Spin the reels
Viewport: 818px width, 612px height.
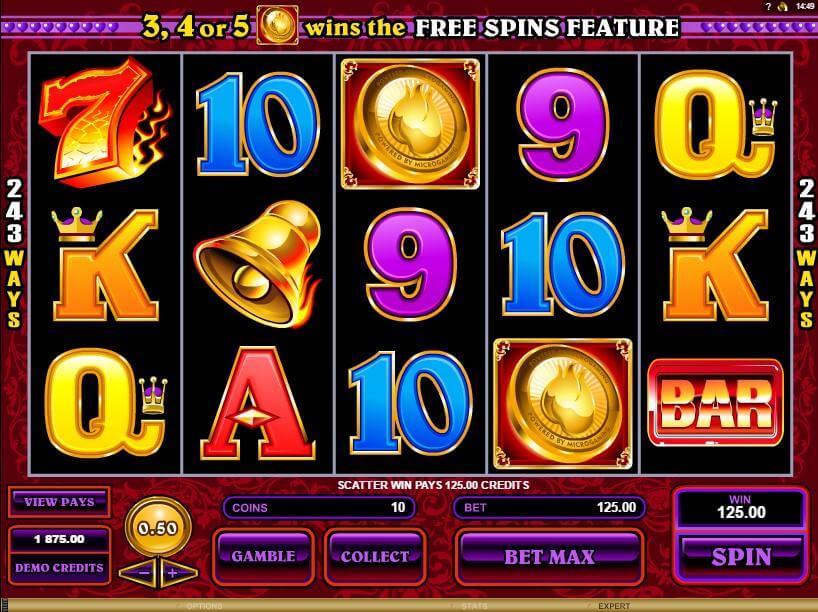[x=741, y=556]
